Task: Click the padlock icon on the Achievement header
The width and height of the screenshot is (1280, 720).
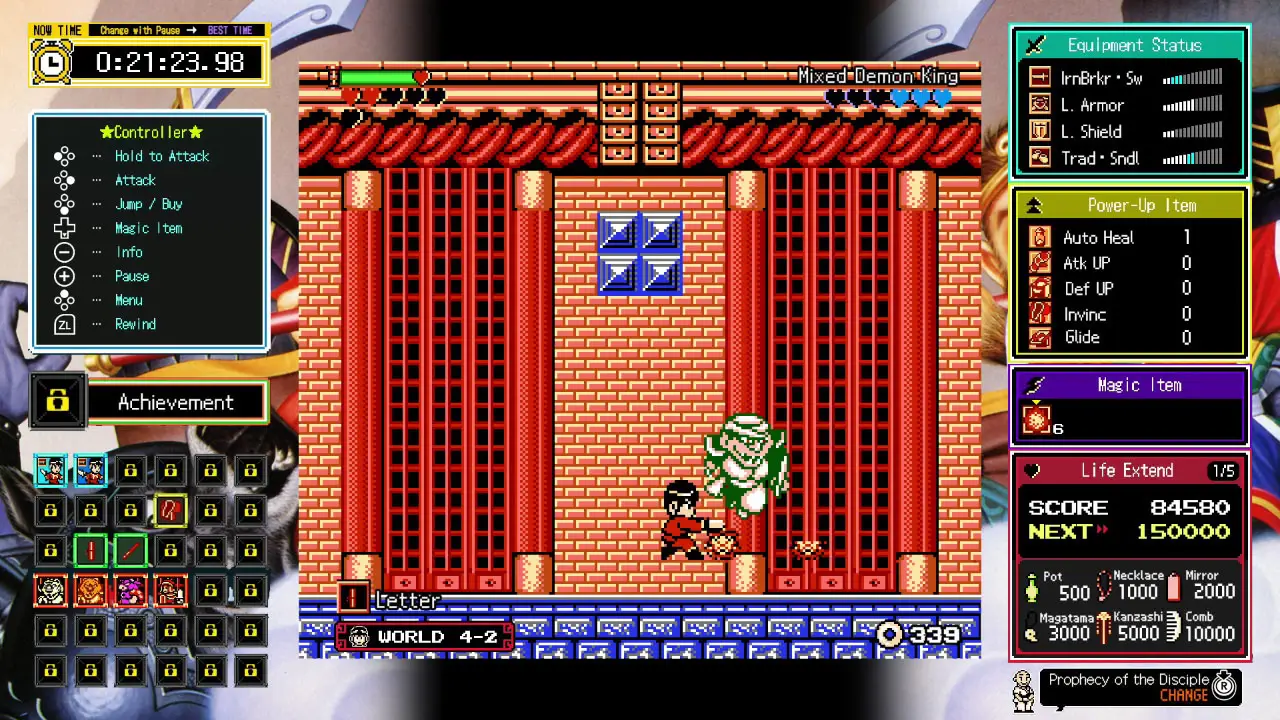Action: click(x=57, y=402)
